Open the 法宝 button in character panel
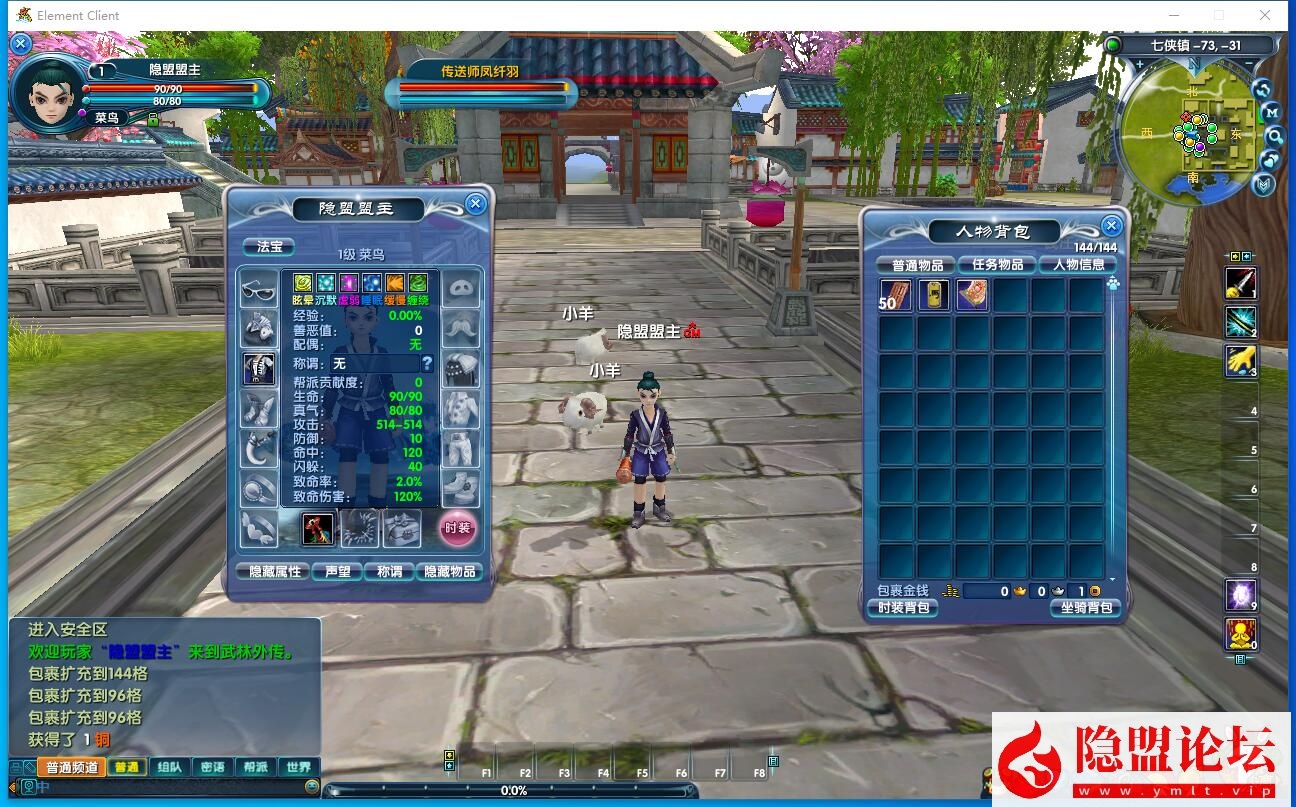The image size is (1296, 807). 270,246
